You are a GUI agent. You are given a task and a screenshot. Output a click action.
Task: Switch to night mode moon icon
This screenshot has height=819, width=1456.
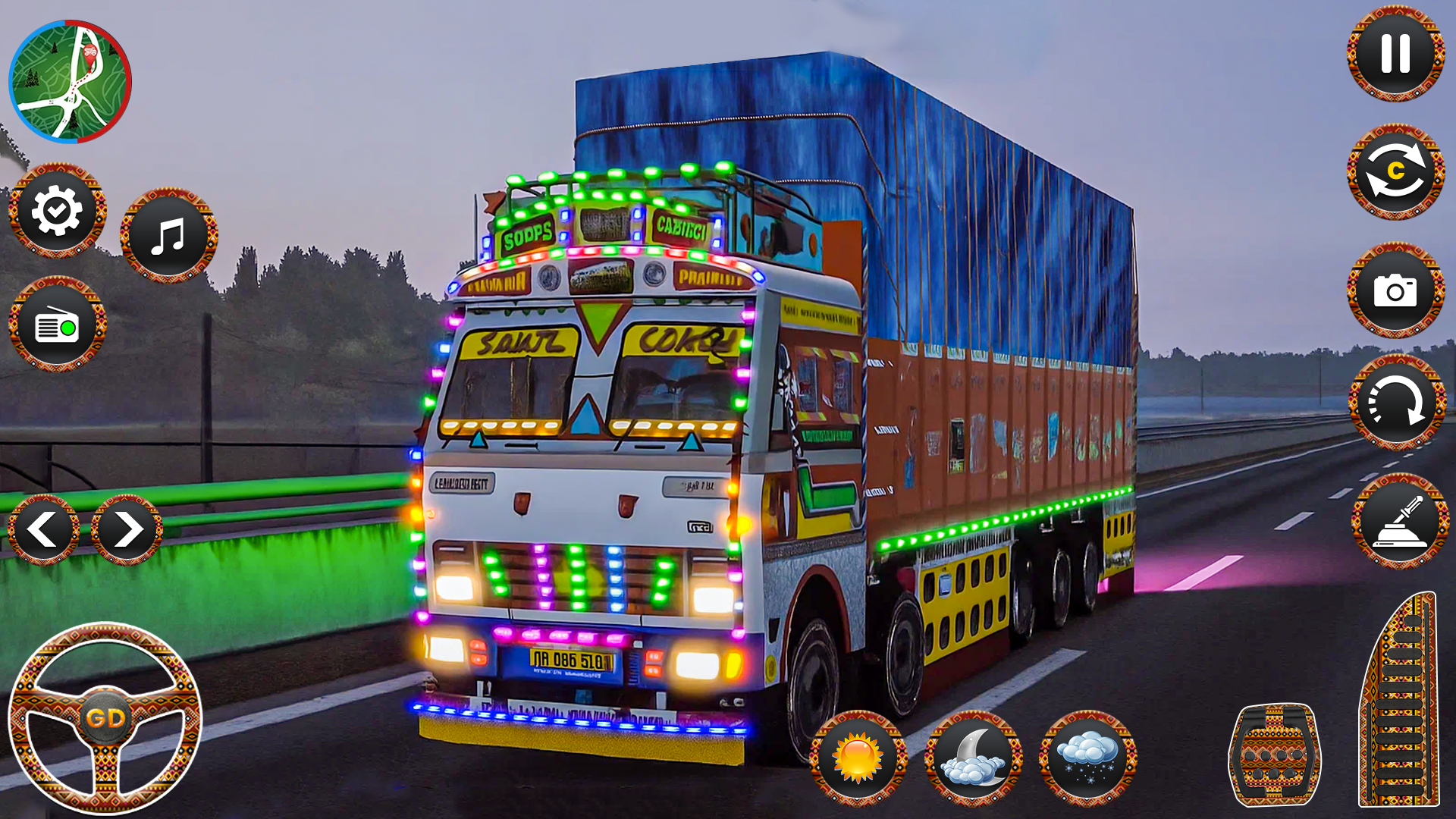[x=973, y=758]
